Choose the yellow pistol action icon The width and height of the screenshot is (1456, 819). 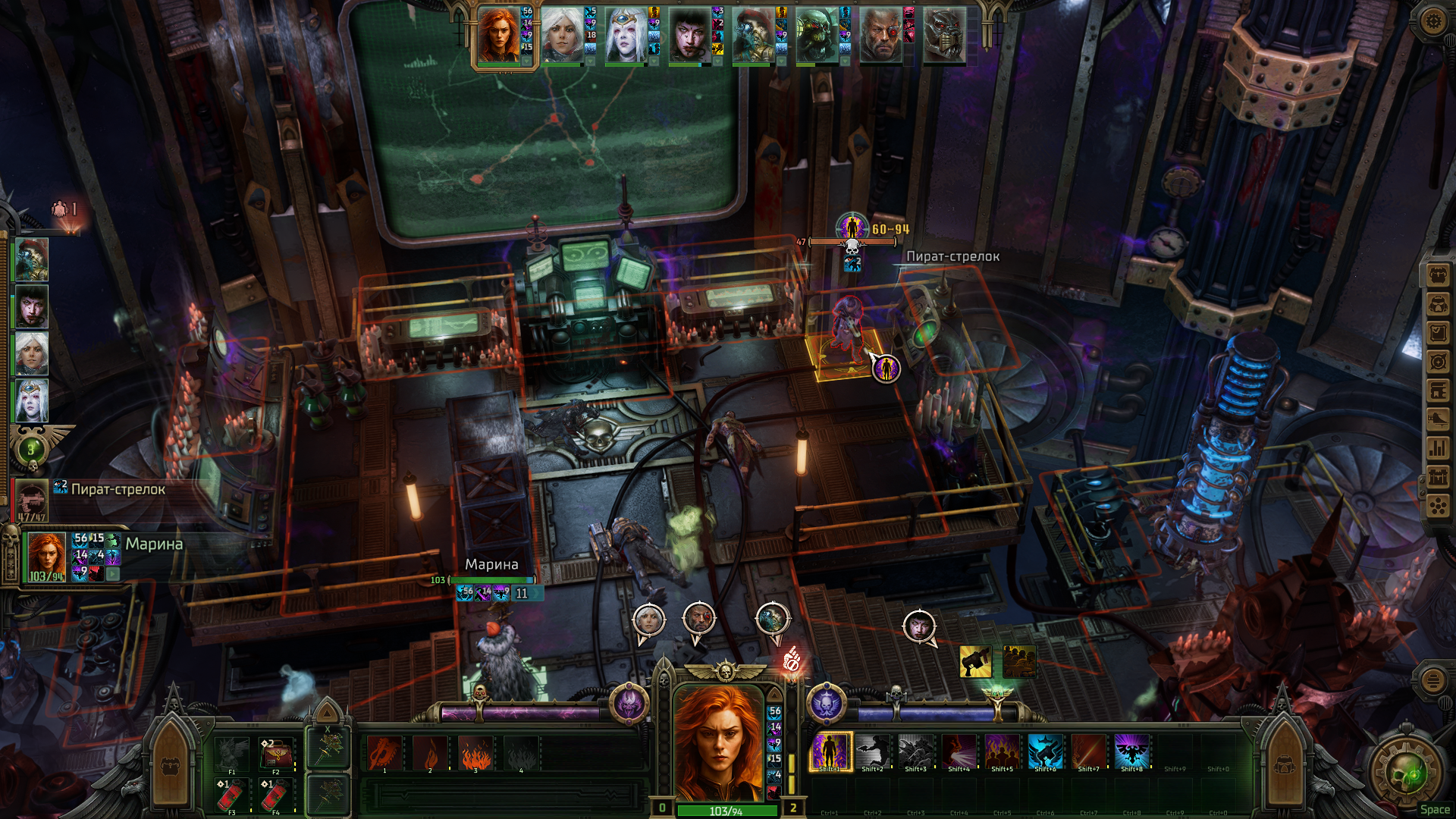click(975, 661)
